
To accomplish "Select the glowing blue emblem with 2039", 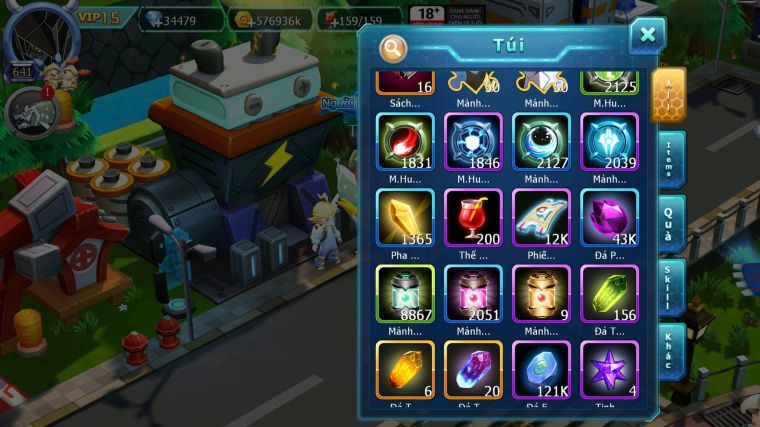I will coord(609,141).
